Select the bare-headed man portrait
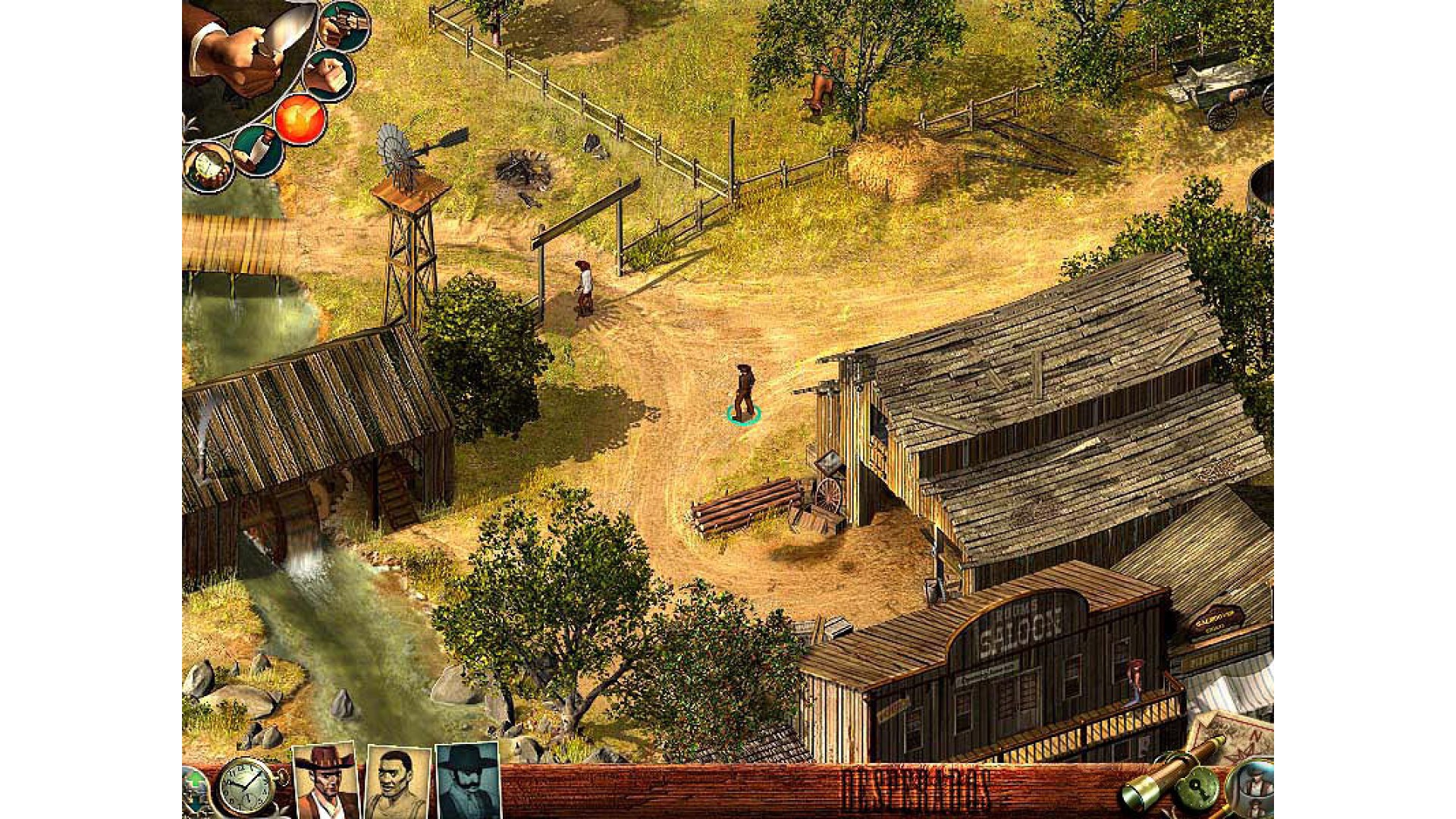 point(397,783)
